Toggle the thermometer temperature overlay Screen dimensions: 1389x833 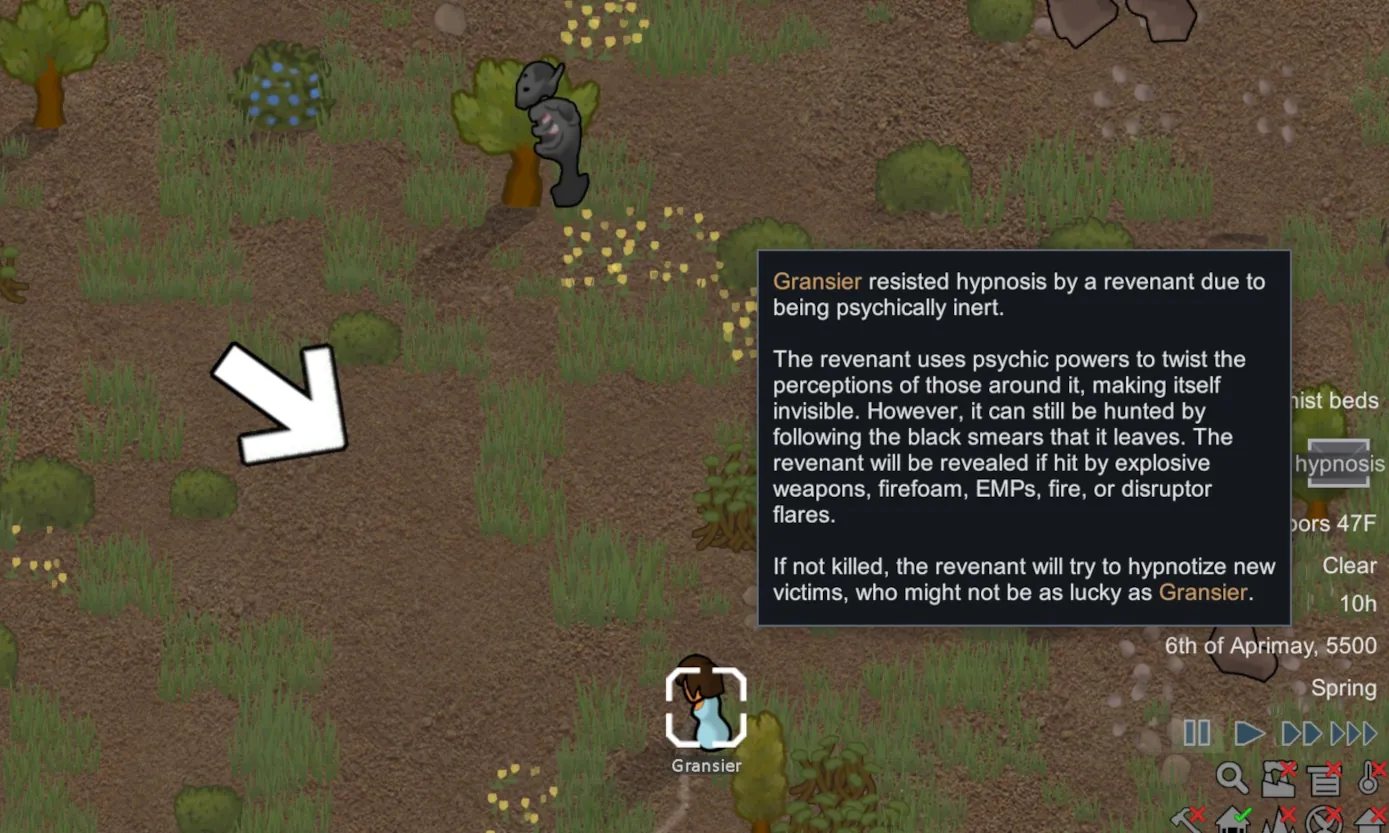pos(1370,778)
